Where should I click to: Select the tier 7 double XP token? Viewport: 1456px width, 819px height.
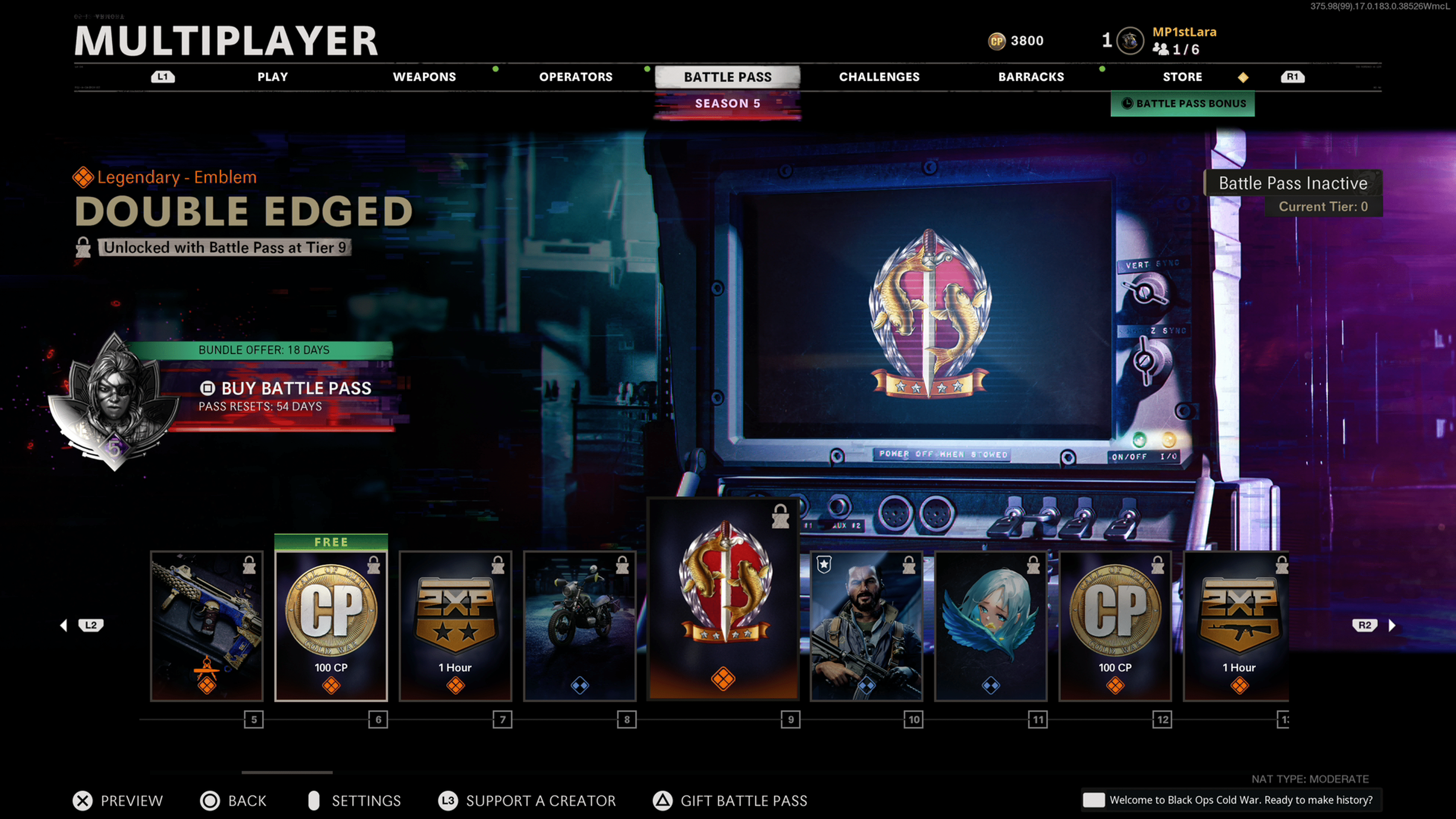click(455, 626)
